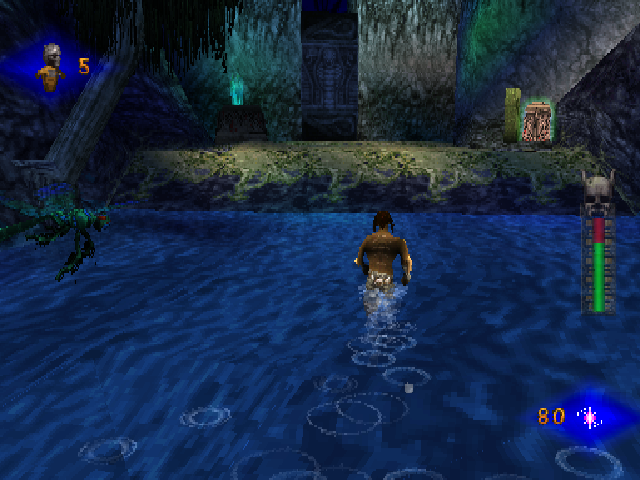Select the glowing pink spell icon
Image resolution: width=640 pixels, height=480 pixels.
[589, 416]
